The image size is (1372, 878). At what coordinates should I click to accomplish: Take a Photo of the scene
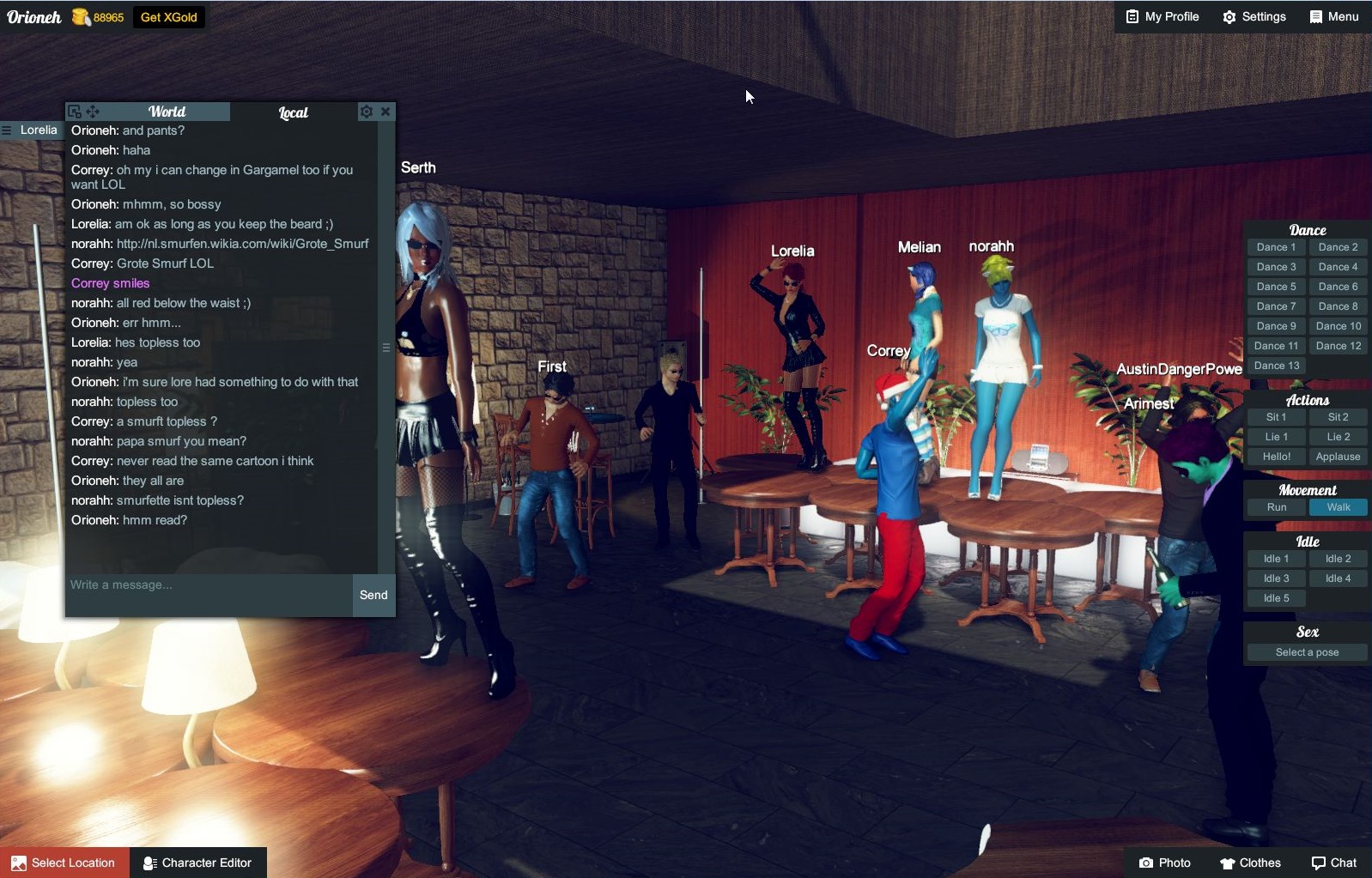pos(1164,863)
